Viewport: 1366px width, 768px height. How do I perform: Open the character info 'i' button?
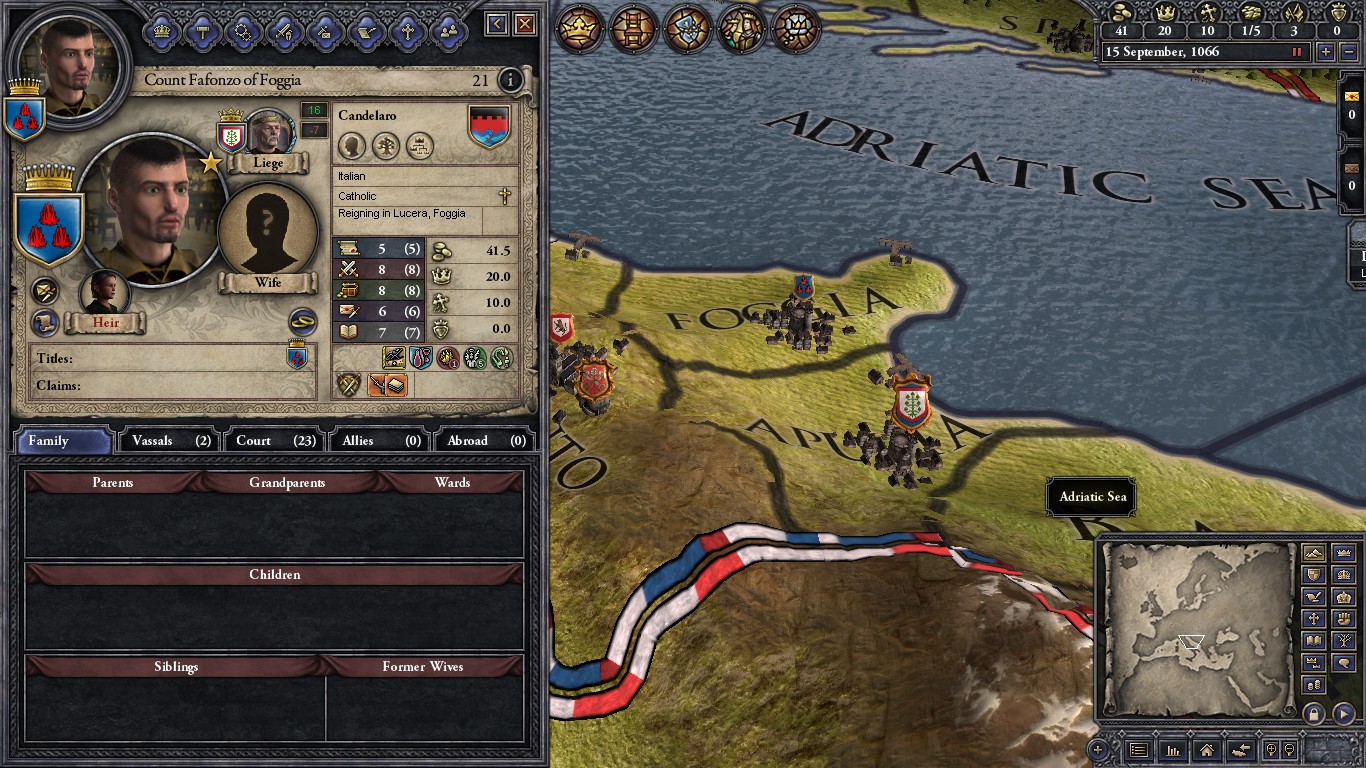click(x=510, y=80)
